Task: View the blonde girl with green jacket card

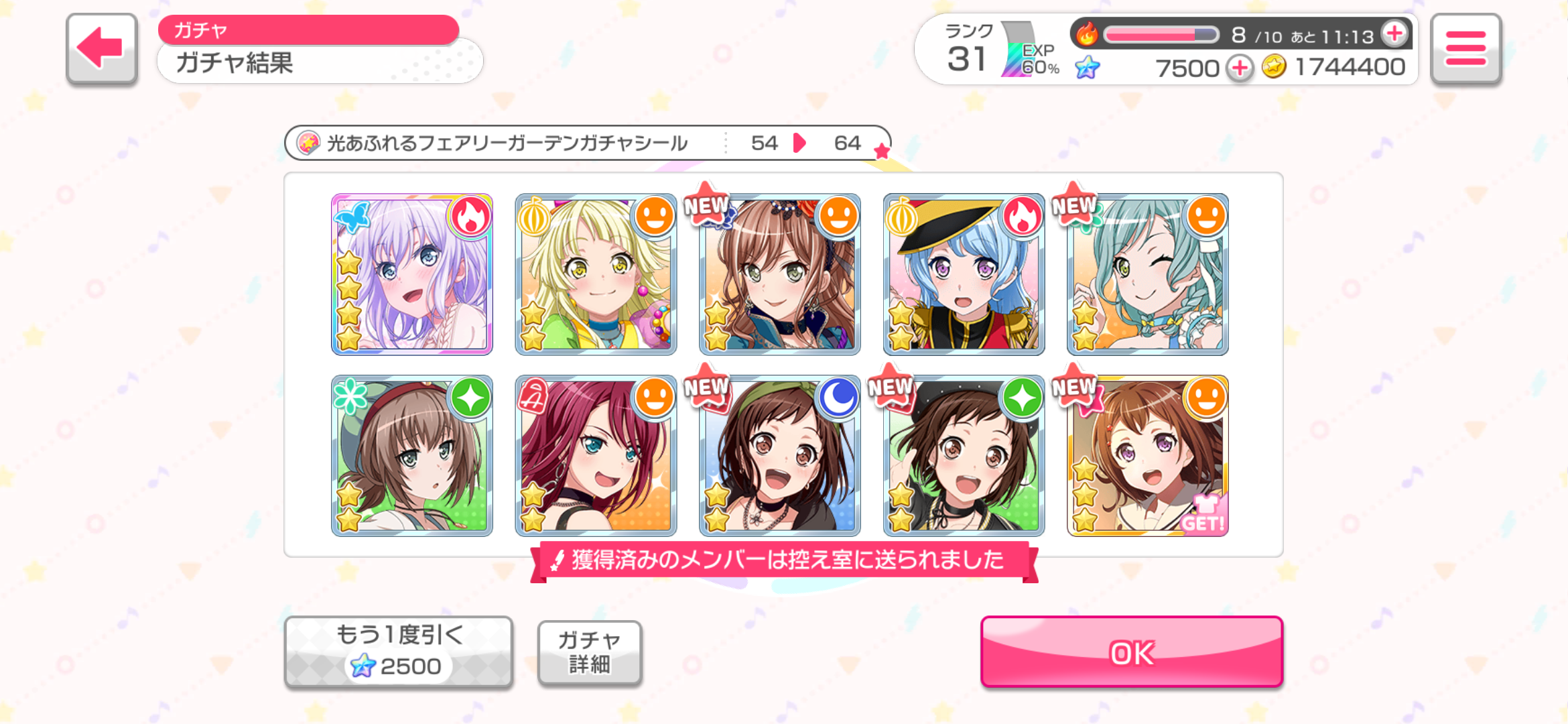Action: tap(596, 274)
